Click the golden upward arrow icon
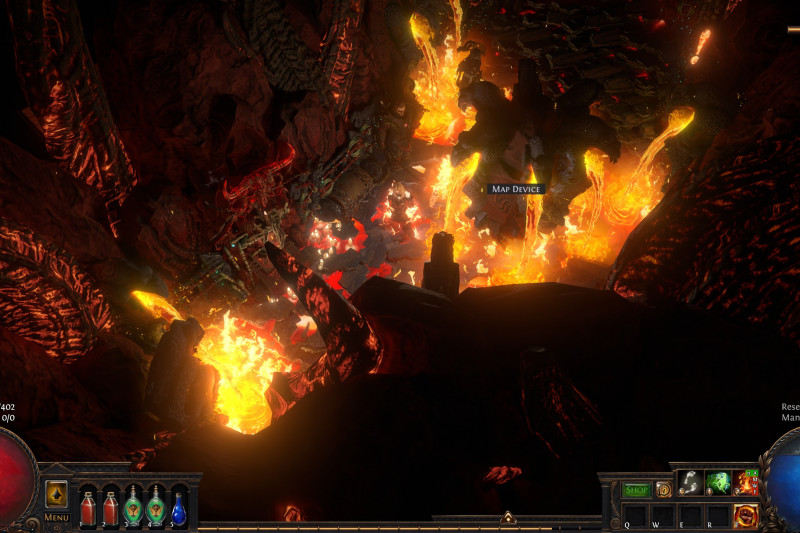 click(x=56, y=494)
